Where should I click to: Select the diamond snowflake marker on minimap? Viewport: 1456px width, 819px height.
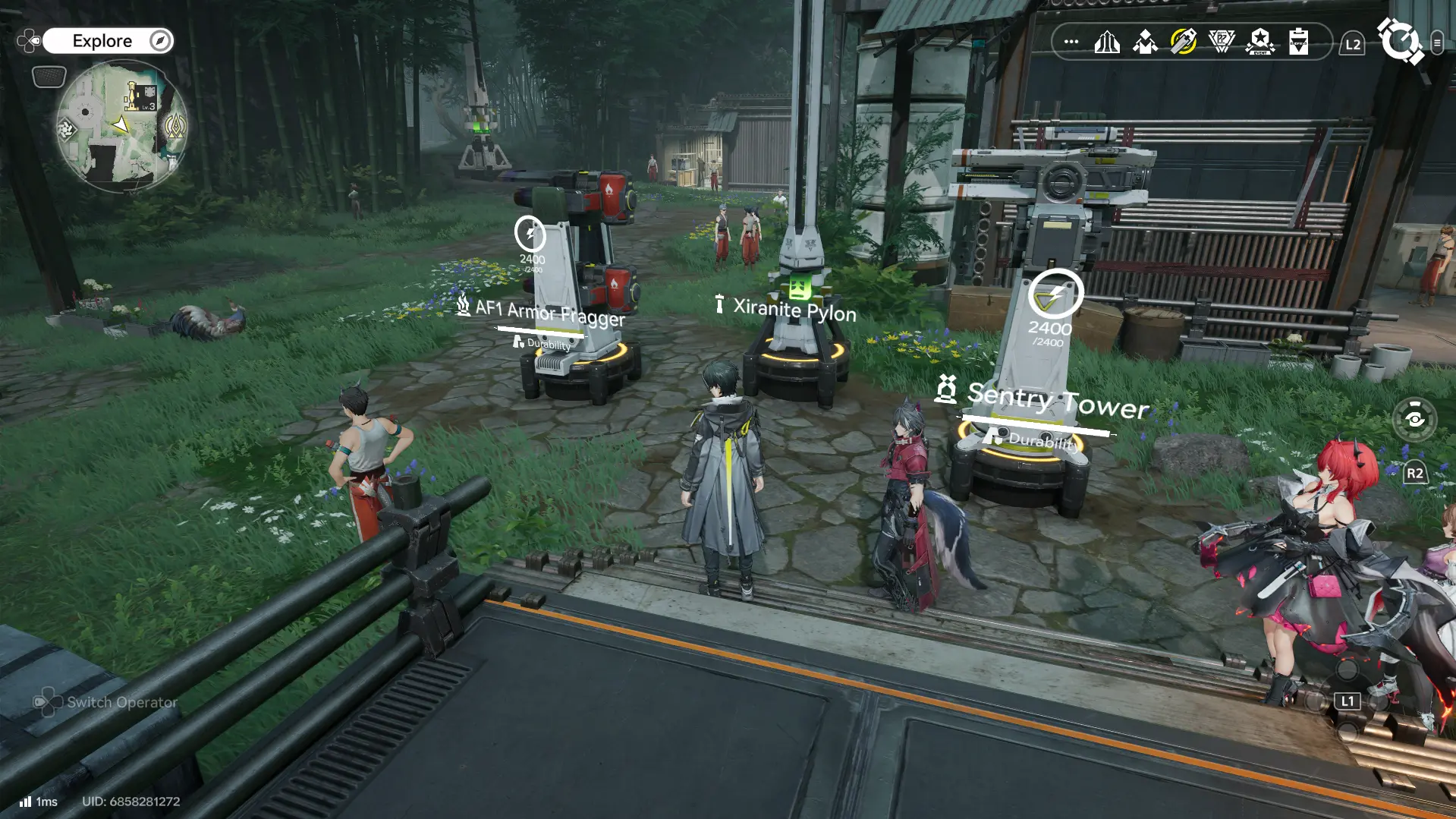pos(68,130)
